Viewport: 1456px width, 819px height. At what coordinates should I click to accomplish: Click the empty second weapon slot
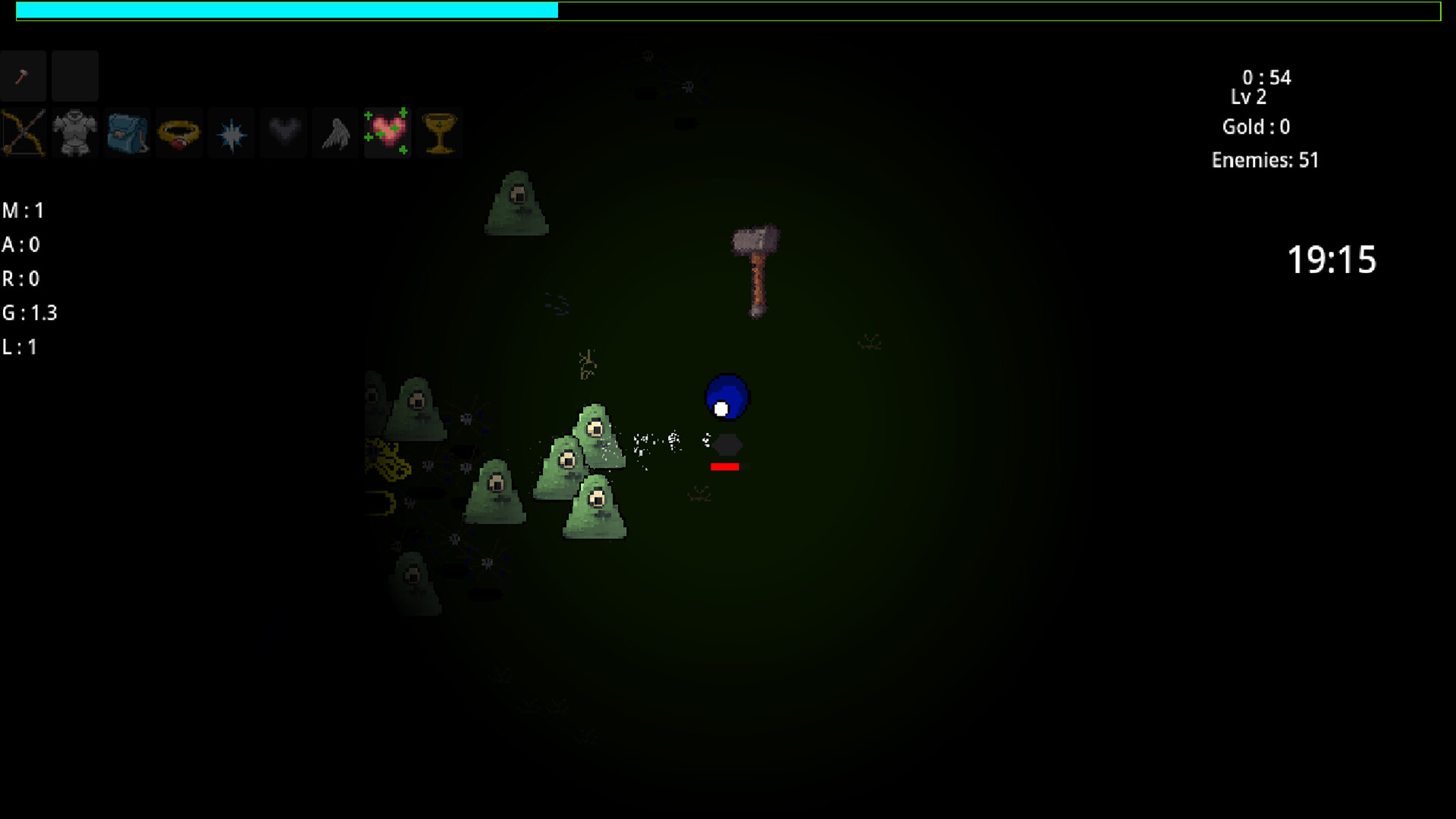pyautogui.click(x=74, y=76)
